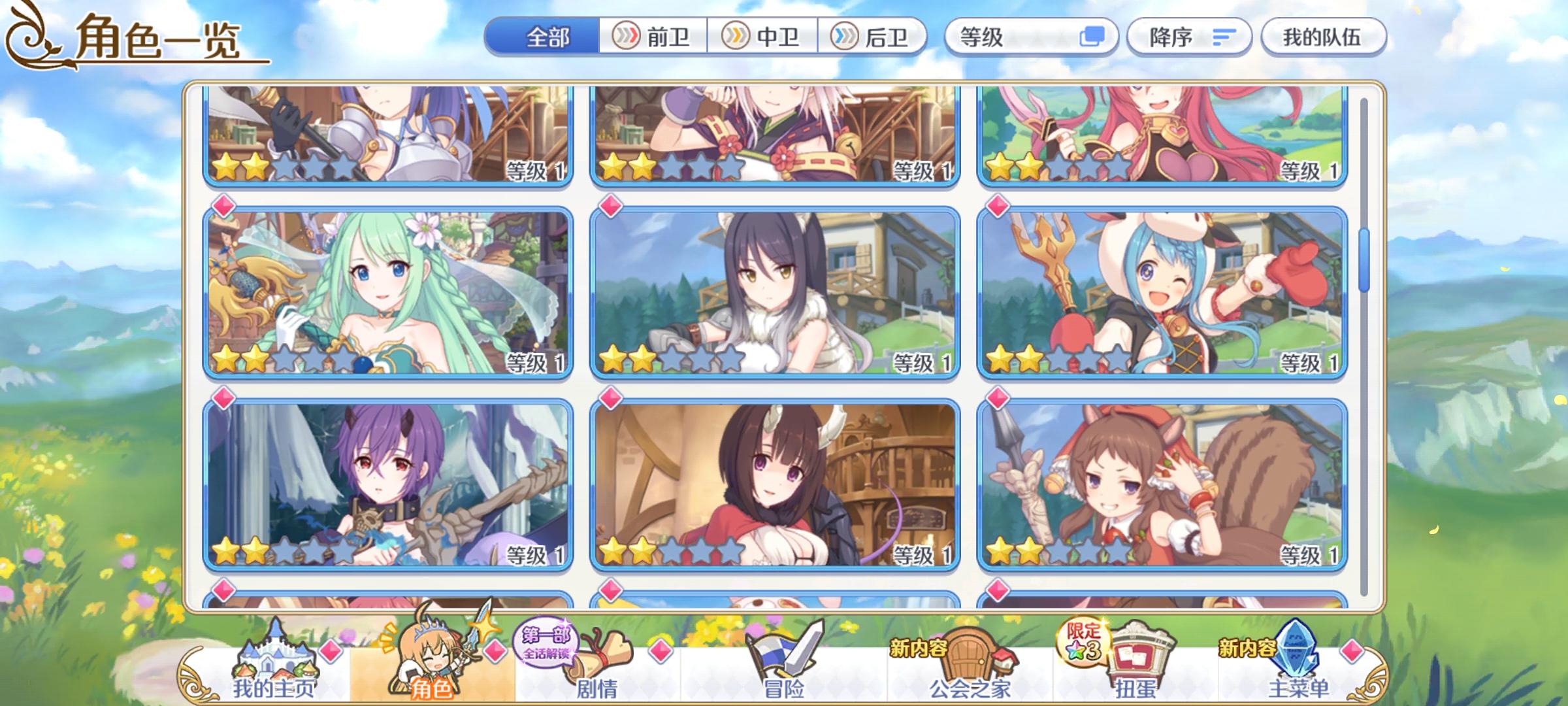
Task: Enable the 全部 show-all filter
Action: pos(547,37)
